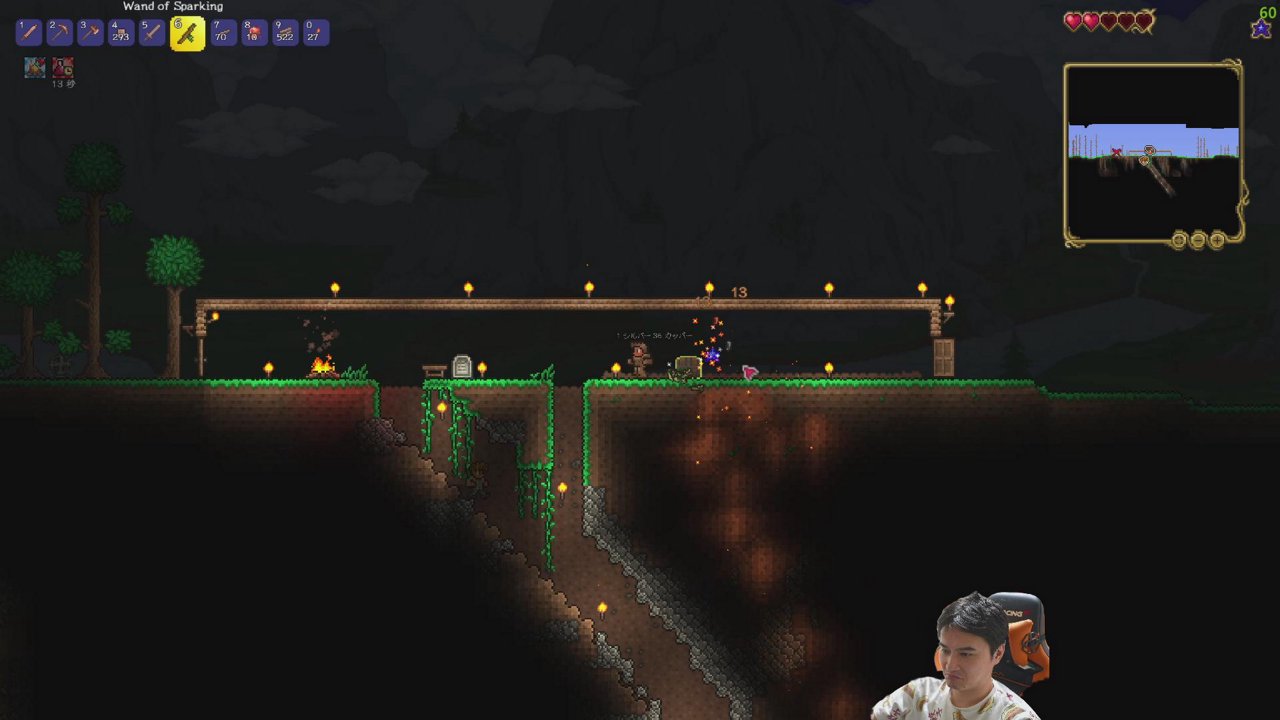1280x720 pixels.
Task: Select the copper pickaxe hotbar slot
Action: [60, 32]
